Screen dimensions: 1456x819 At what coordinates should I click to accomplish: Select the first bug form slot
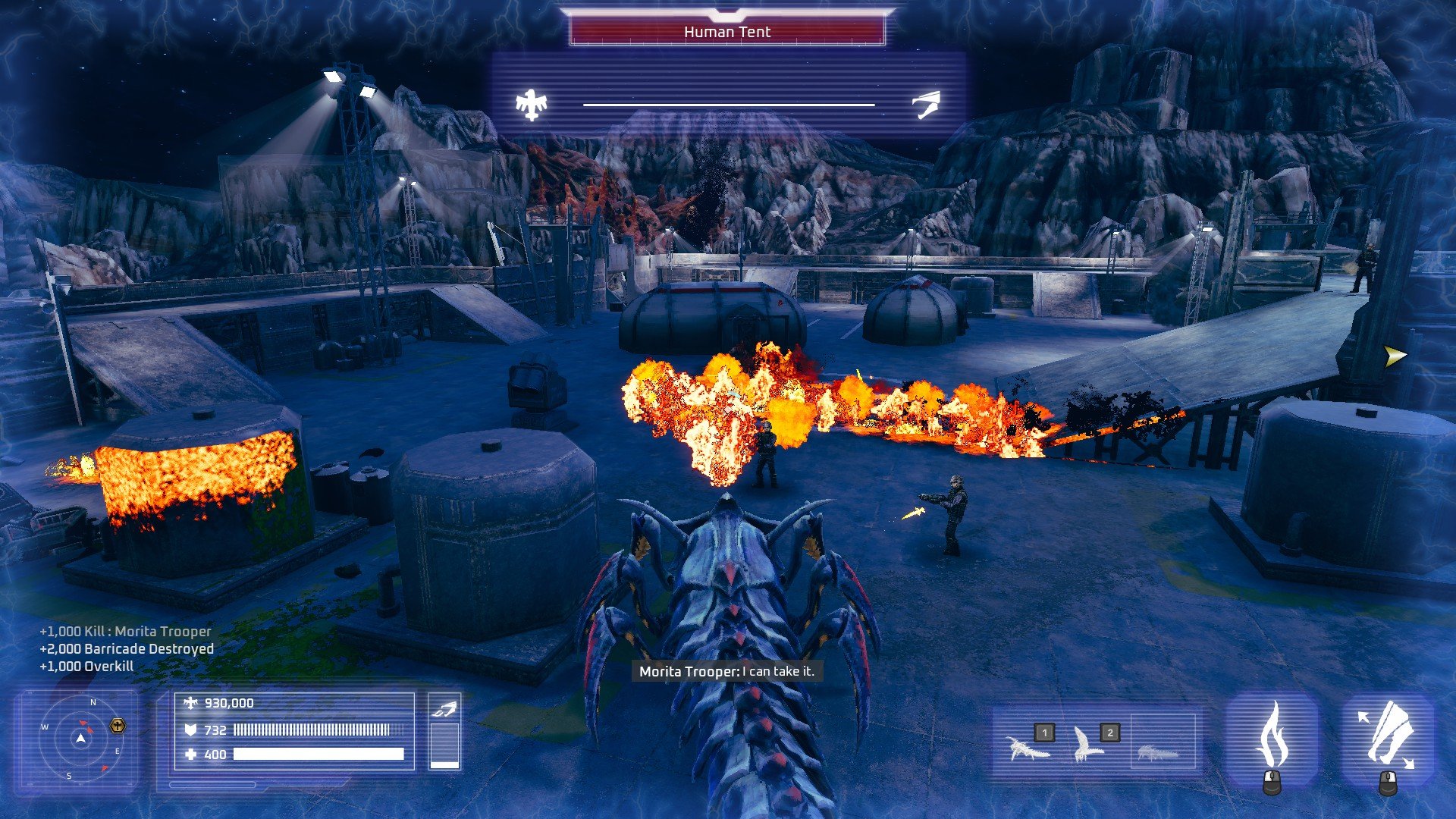[1028, 748]
